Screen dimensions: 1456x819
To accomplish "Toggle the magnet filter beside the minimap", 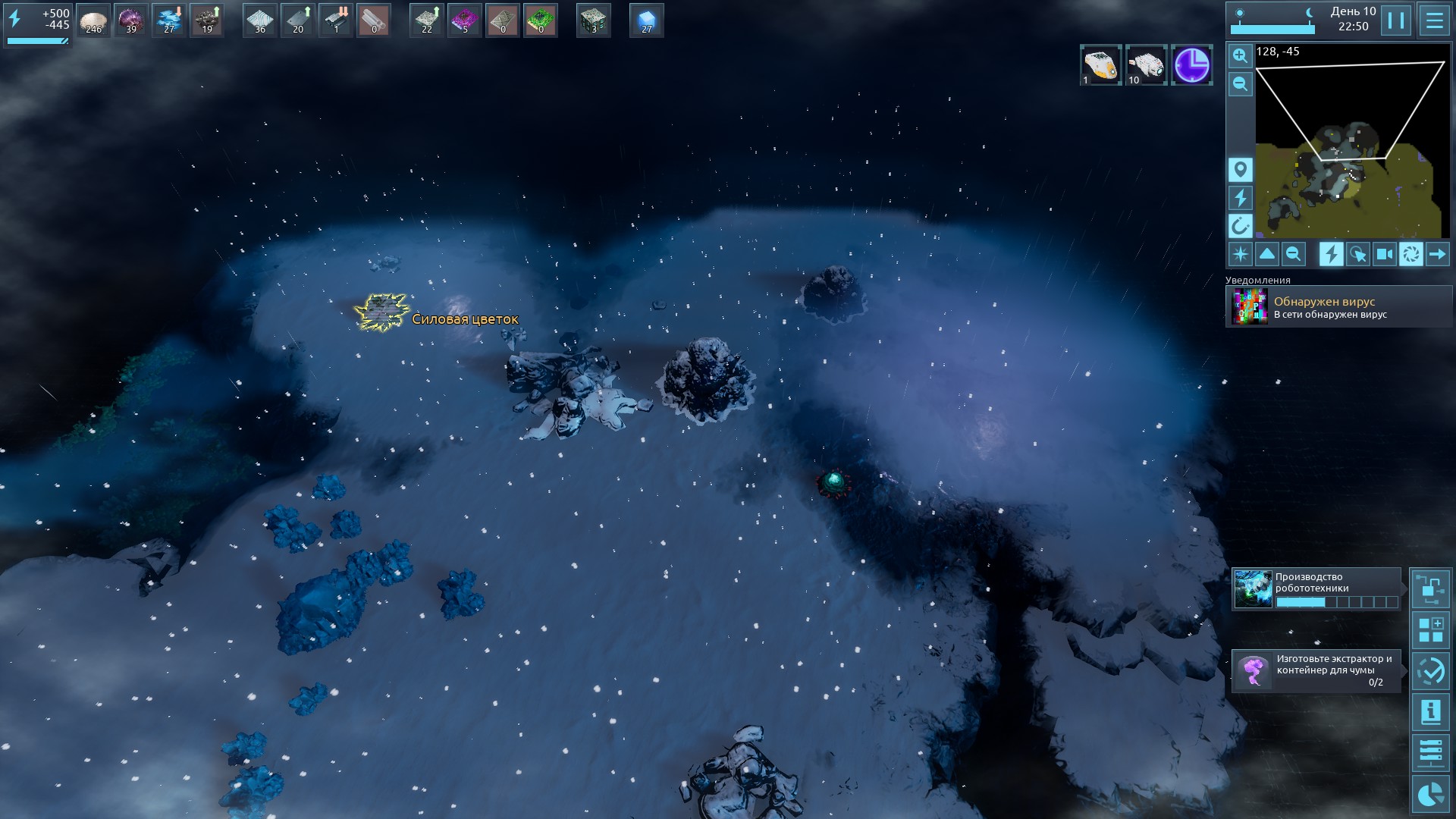I will click(x=1240, y=226).
